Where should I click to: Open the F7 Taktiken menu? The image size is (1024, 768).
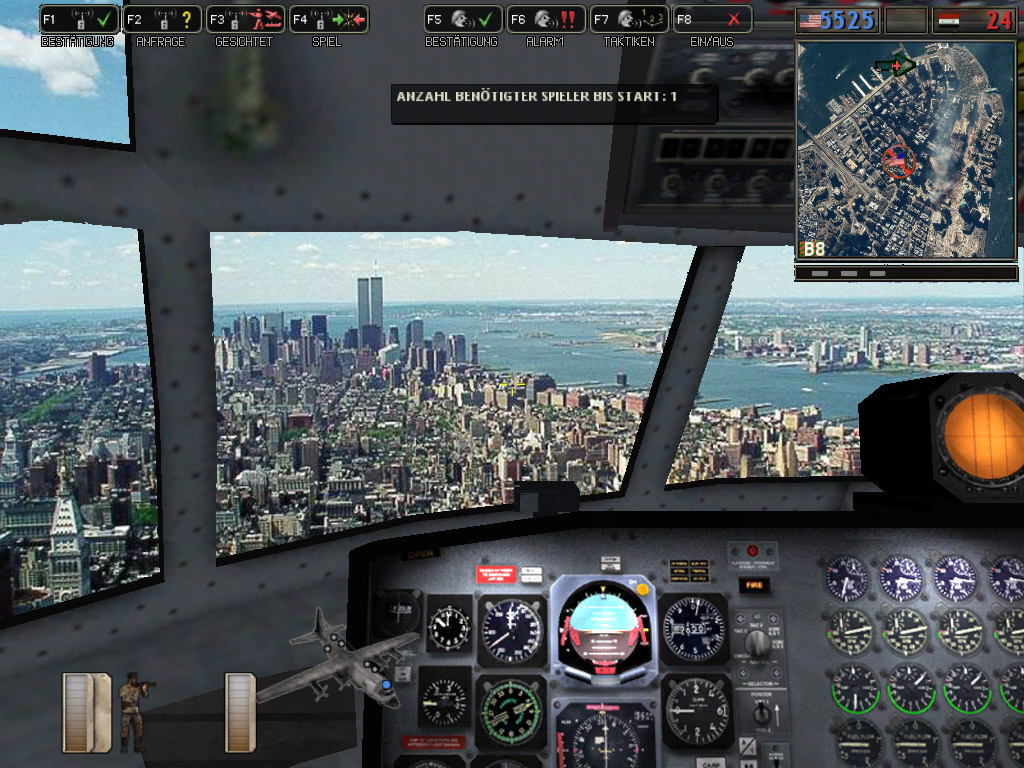pos(628,19)
